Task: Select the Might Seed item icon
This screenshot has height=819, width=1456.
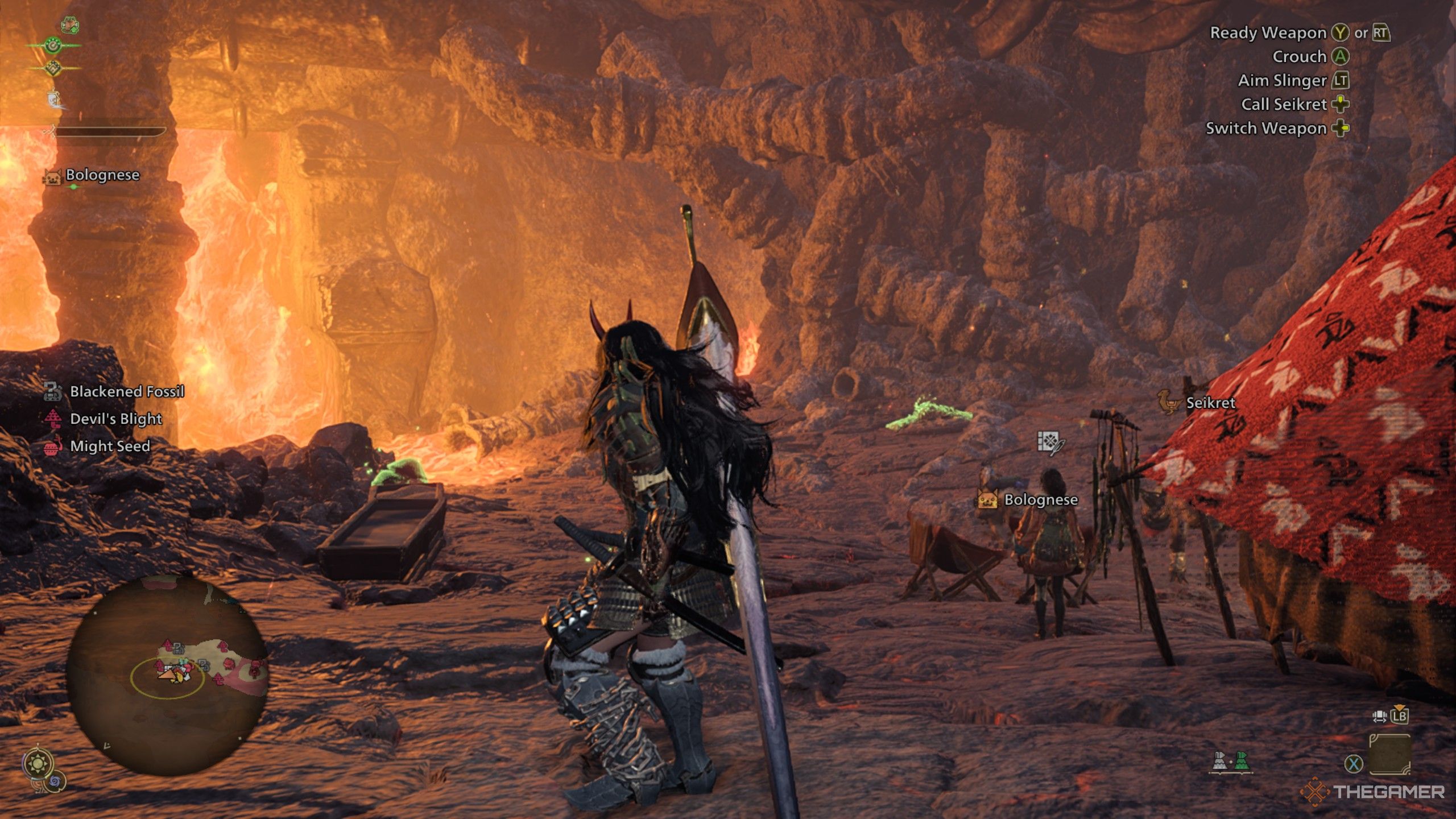Action: tap(54, 447)
